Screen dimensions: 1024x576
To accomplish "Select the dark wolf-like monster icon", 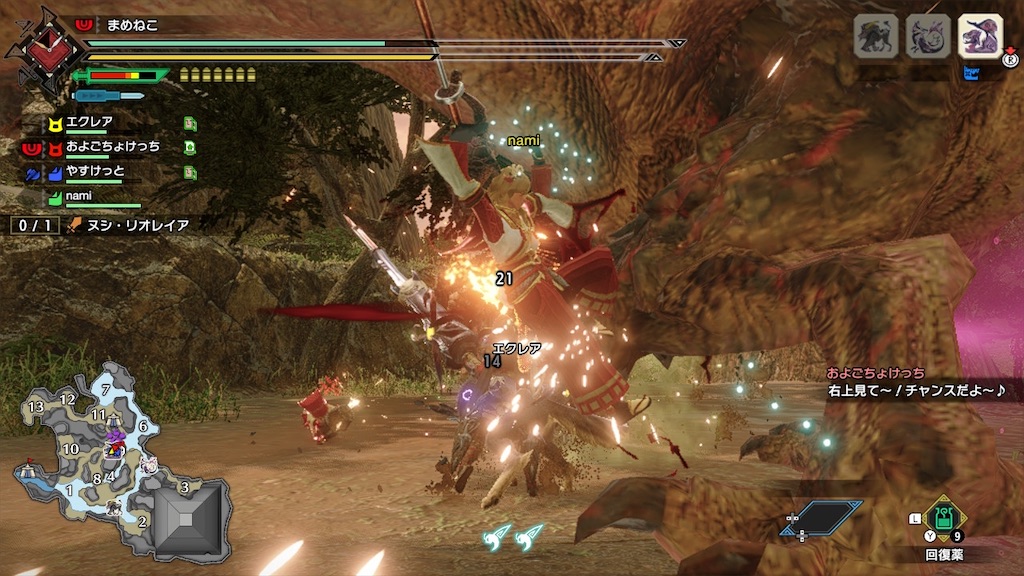I will (875, 37).
